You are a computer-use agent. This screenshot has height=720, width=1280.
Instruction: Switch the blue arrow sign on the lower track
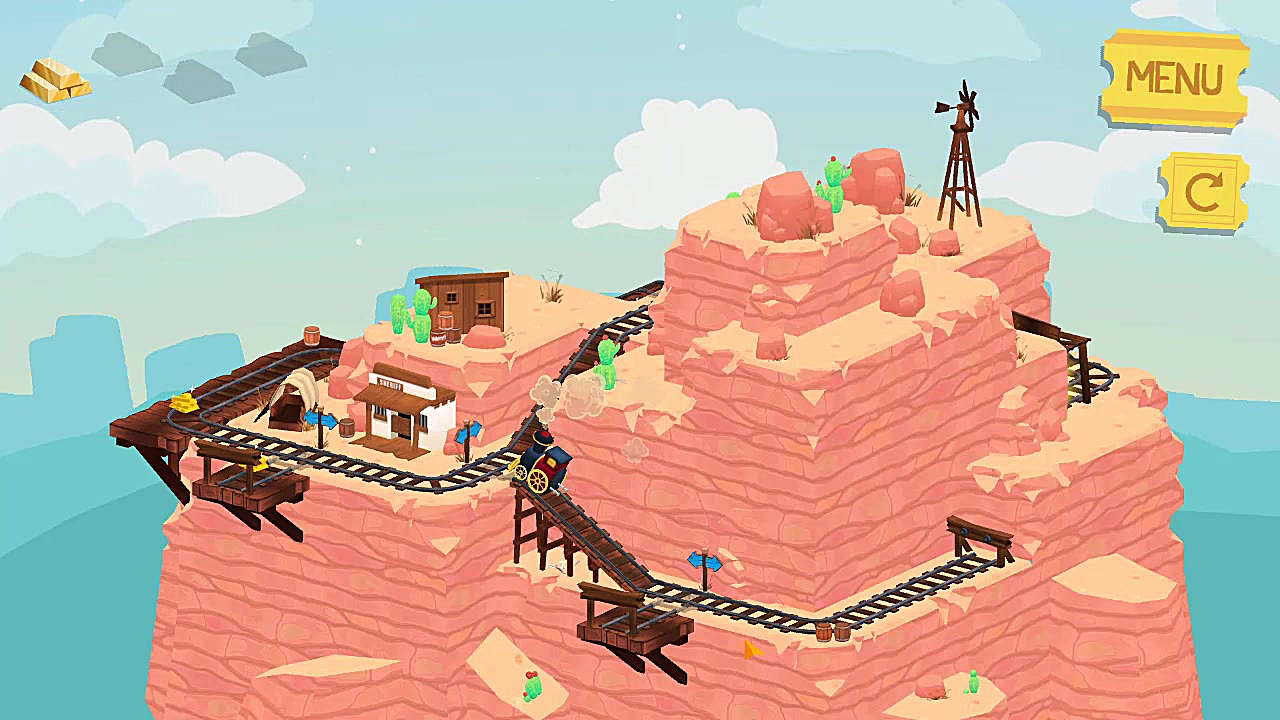[x=704, y=562]
